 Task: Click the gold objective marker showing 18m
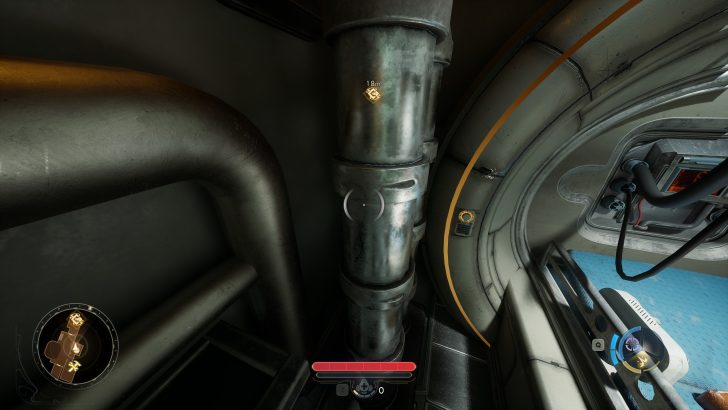click(373, 94)
